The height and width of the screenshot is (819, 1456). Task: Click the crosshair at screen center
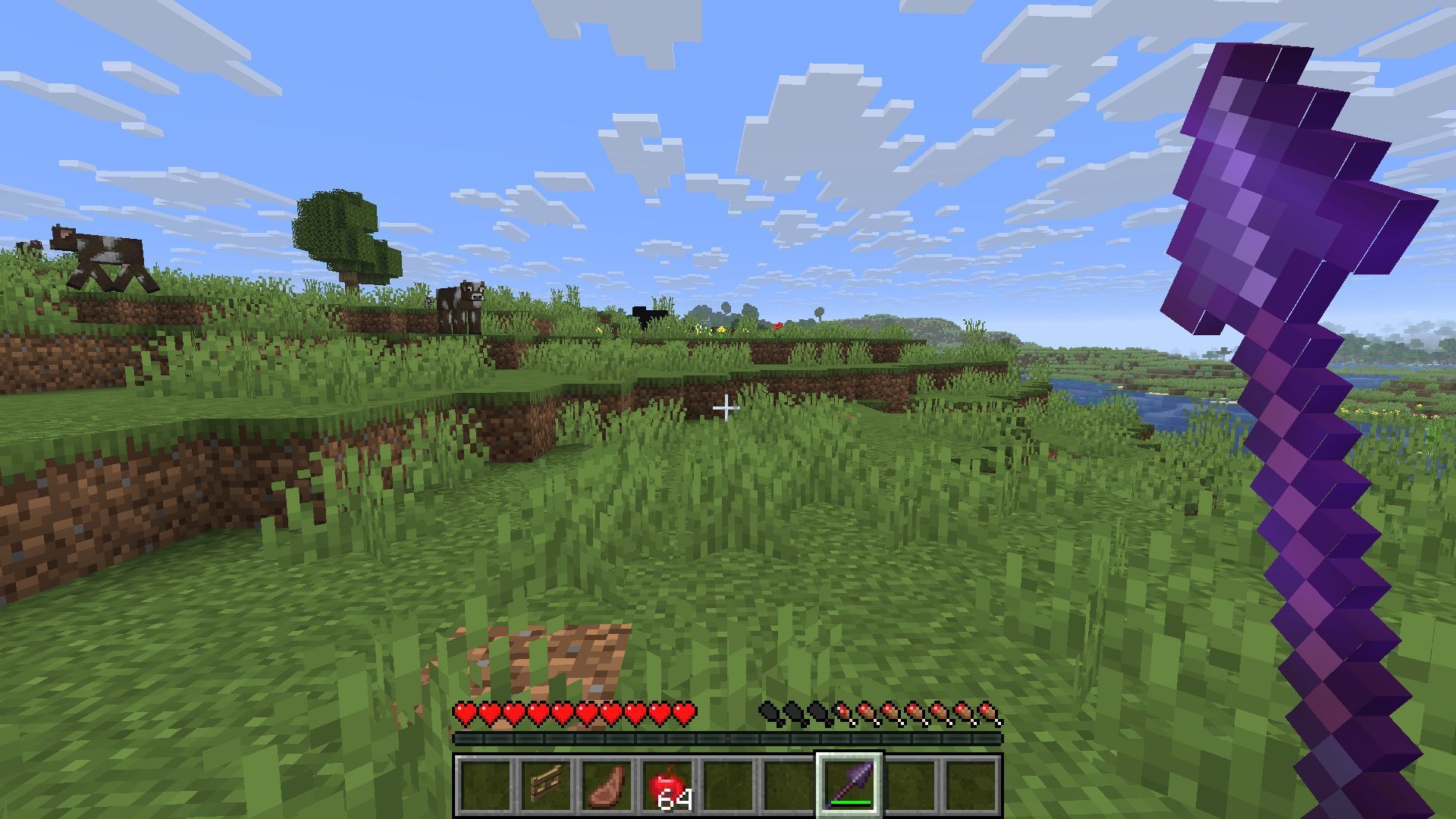tap(728, 409)
